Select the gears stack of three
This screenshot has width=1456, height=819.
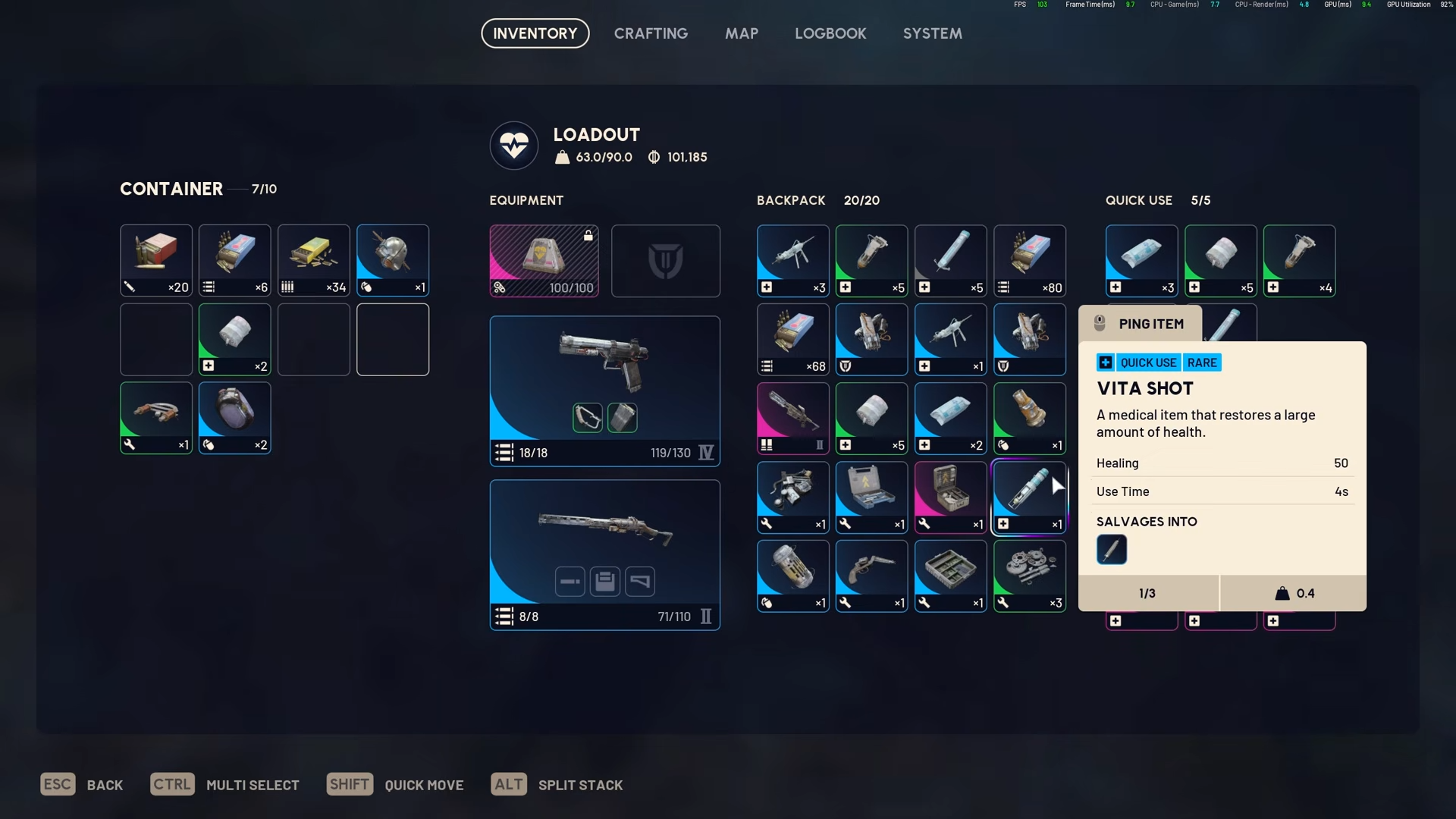click(1029, 576)
